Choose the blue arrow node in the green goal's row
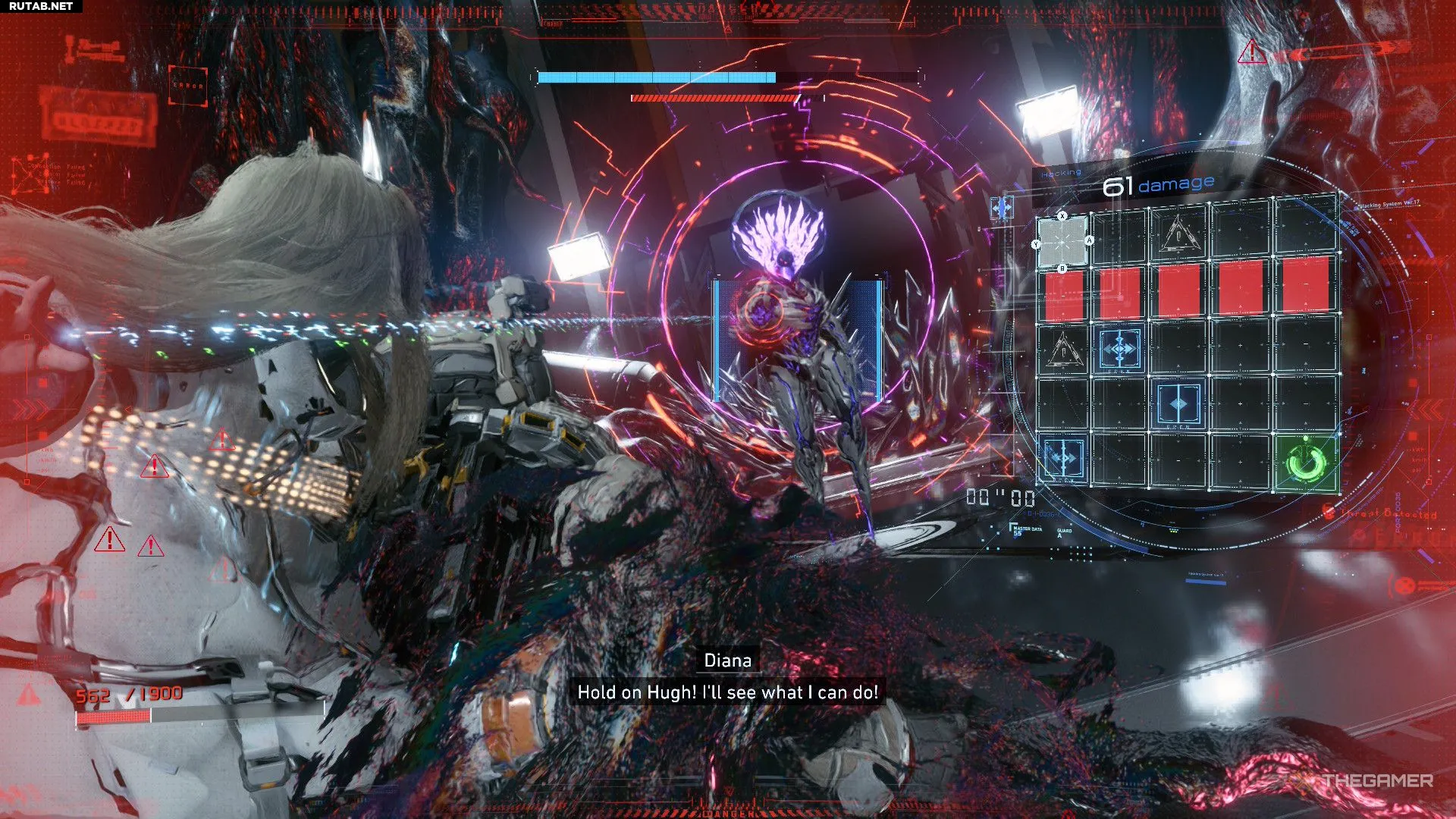 click(x=1062, y=460)
